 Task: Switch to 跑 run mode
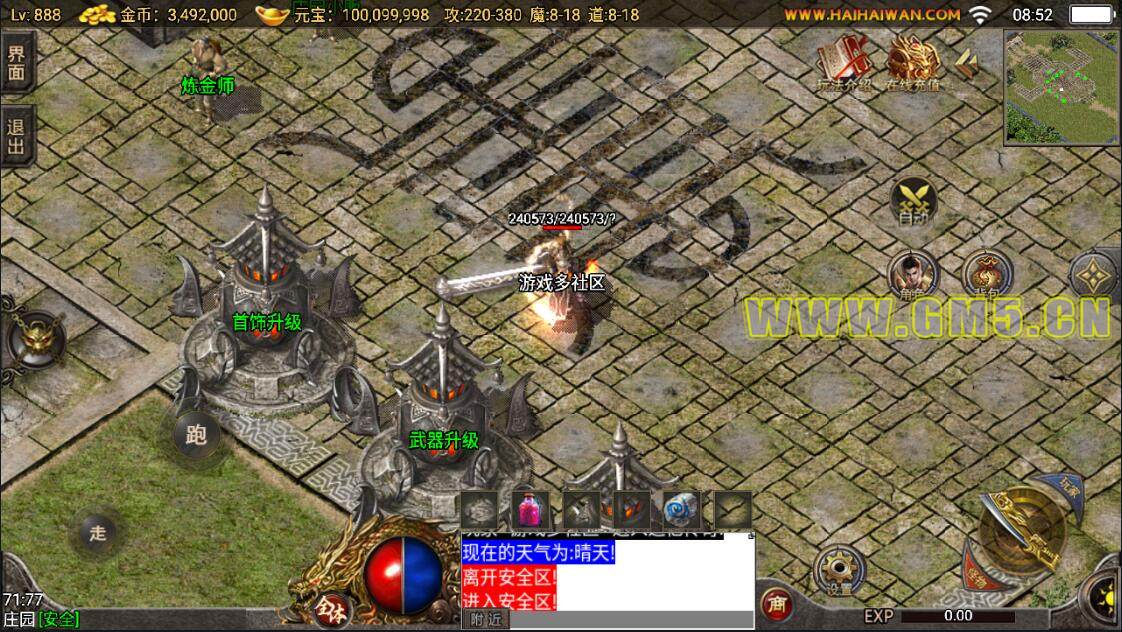(196, 435)
